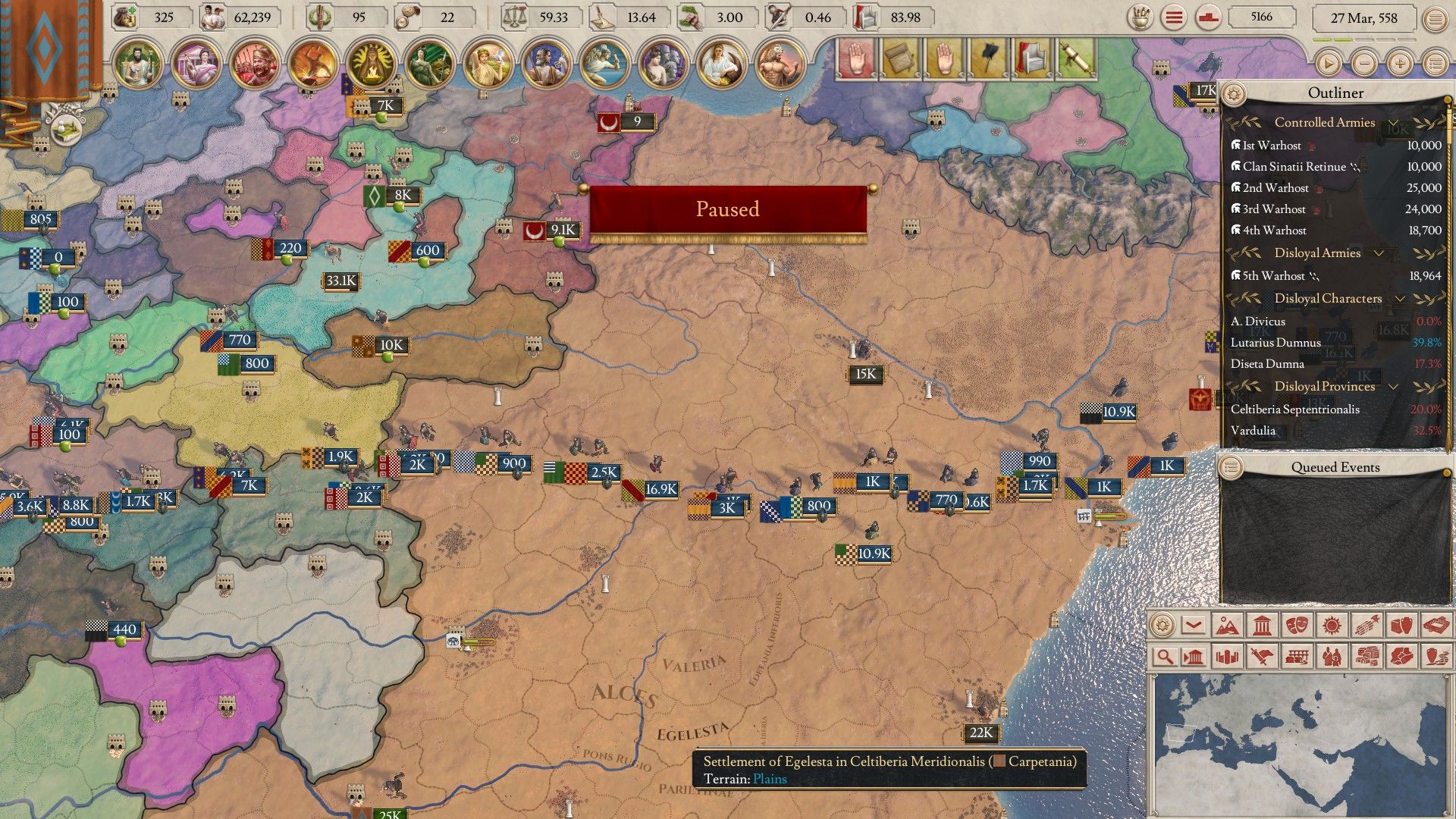
Task: Collapse the Disloyal Provinces section
Action: click(x=1393, y=387)
